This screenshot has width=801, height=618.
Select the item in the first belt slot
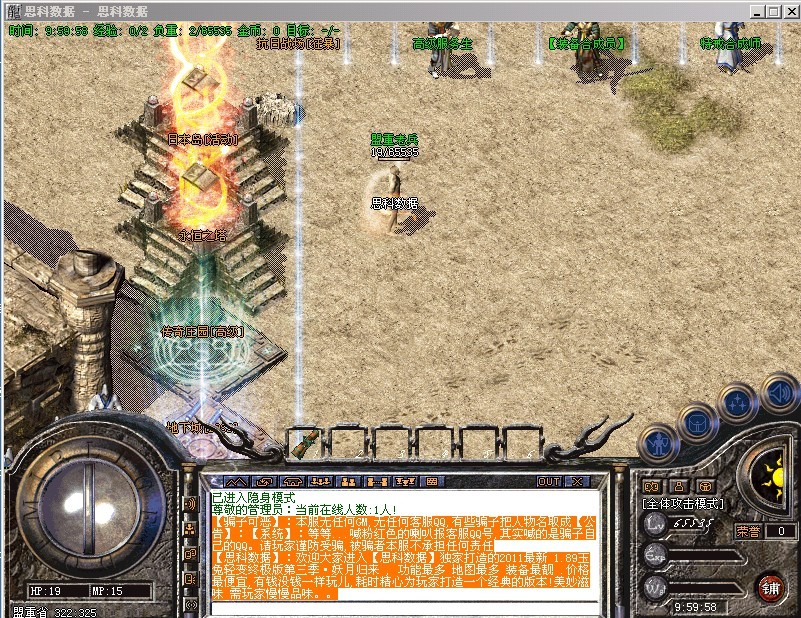point(308,441)
